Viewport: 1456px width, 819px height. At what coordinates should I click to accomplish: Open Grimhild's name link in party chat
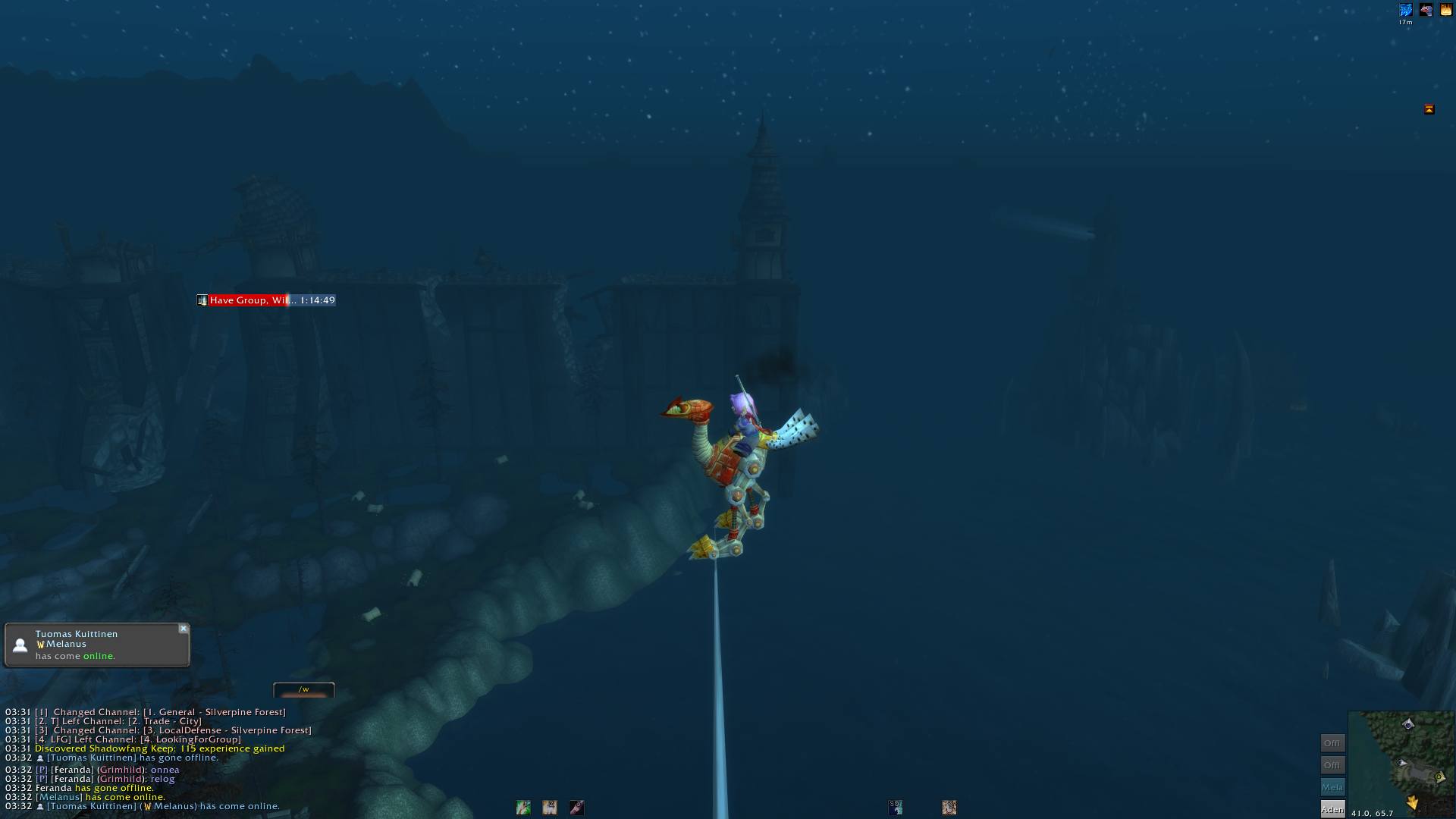(x=121, y=779)
